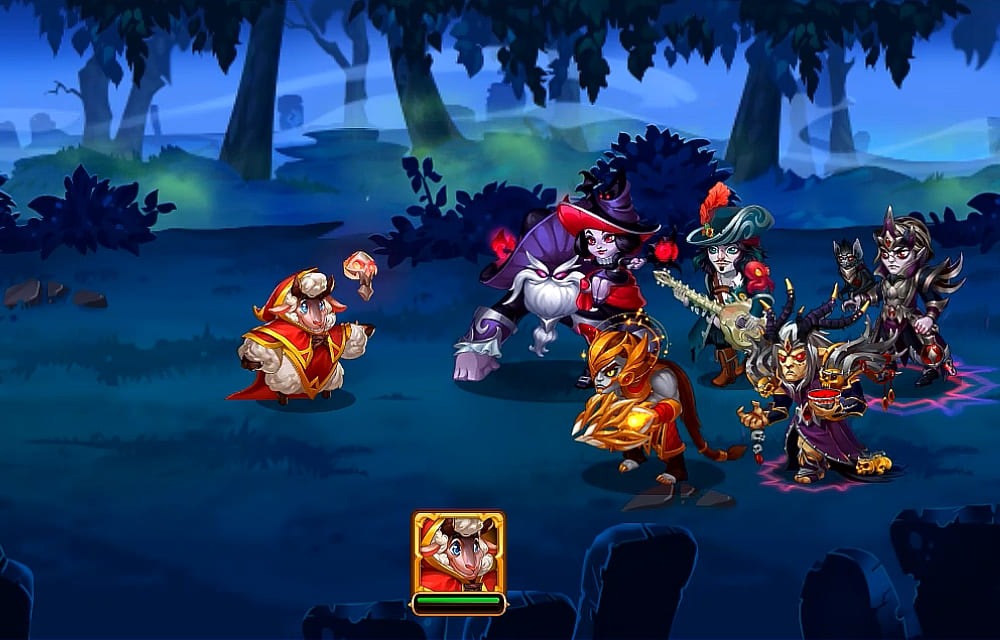Screen dimensions: 1000x640
Task: Activate the sheep hero portrait skill
Action: coord(458,553)
